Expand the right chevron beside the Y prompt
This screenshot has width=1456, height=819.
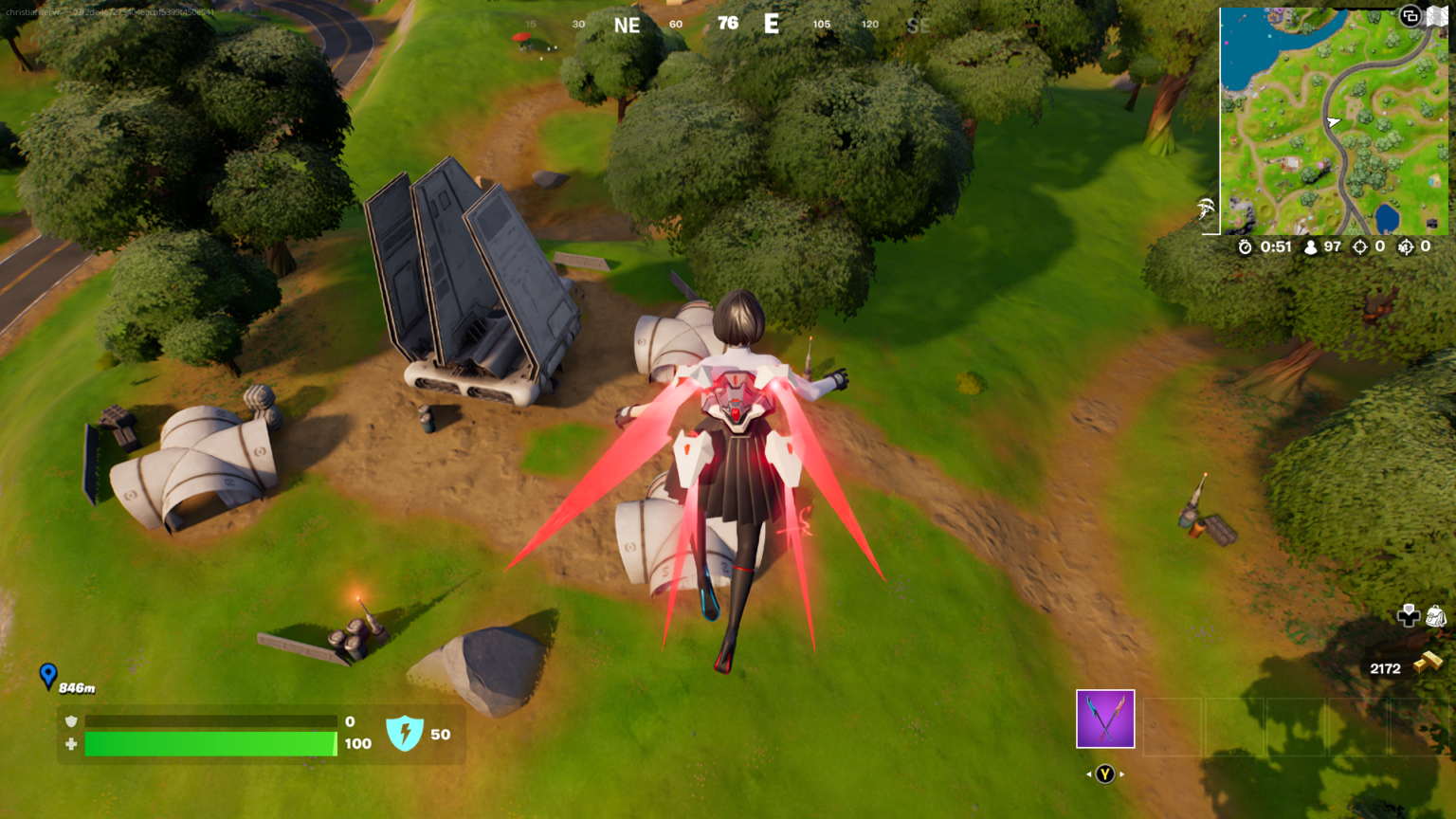(x=1121, y=773)
